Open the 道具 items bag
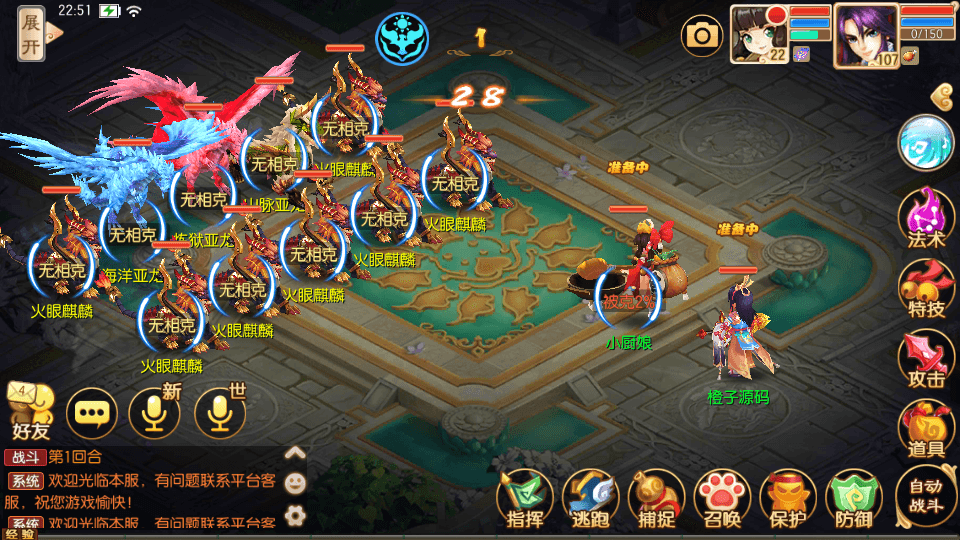 pos(926,430)
